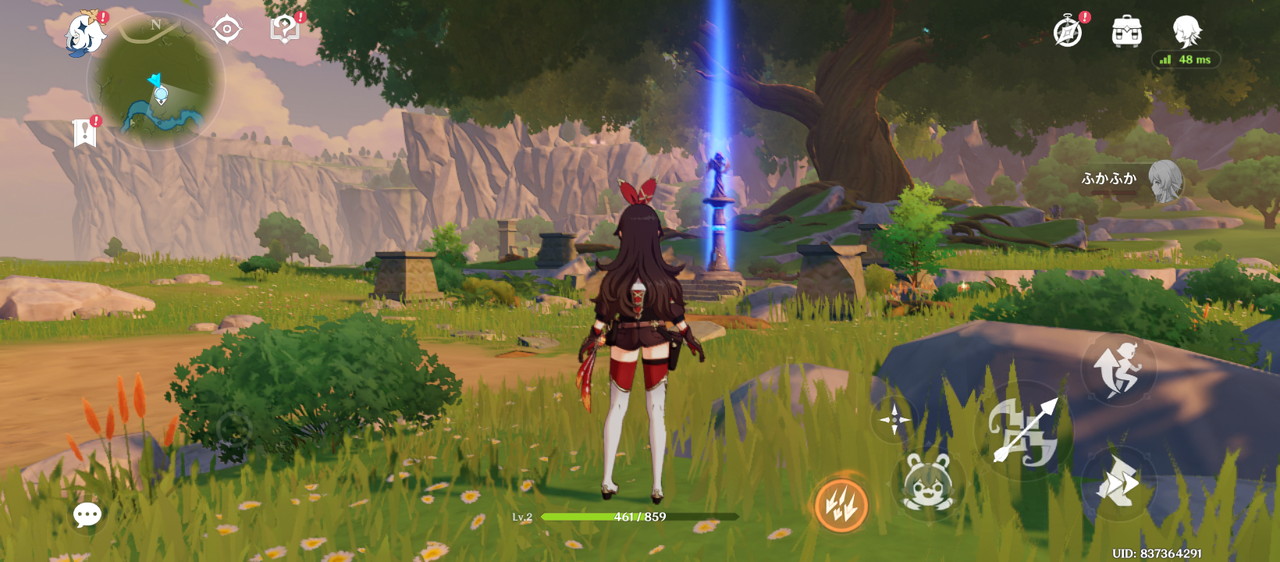The width and height of the screenshot is (1280, 562).
Task: Open the tutorial book with question mark
Action: pos(285,29)
